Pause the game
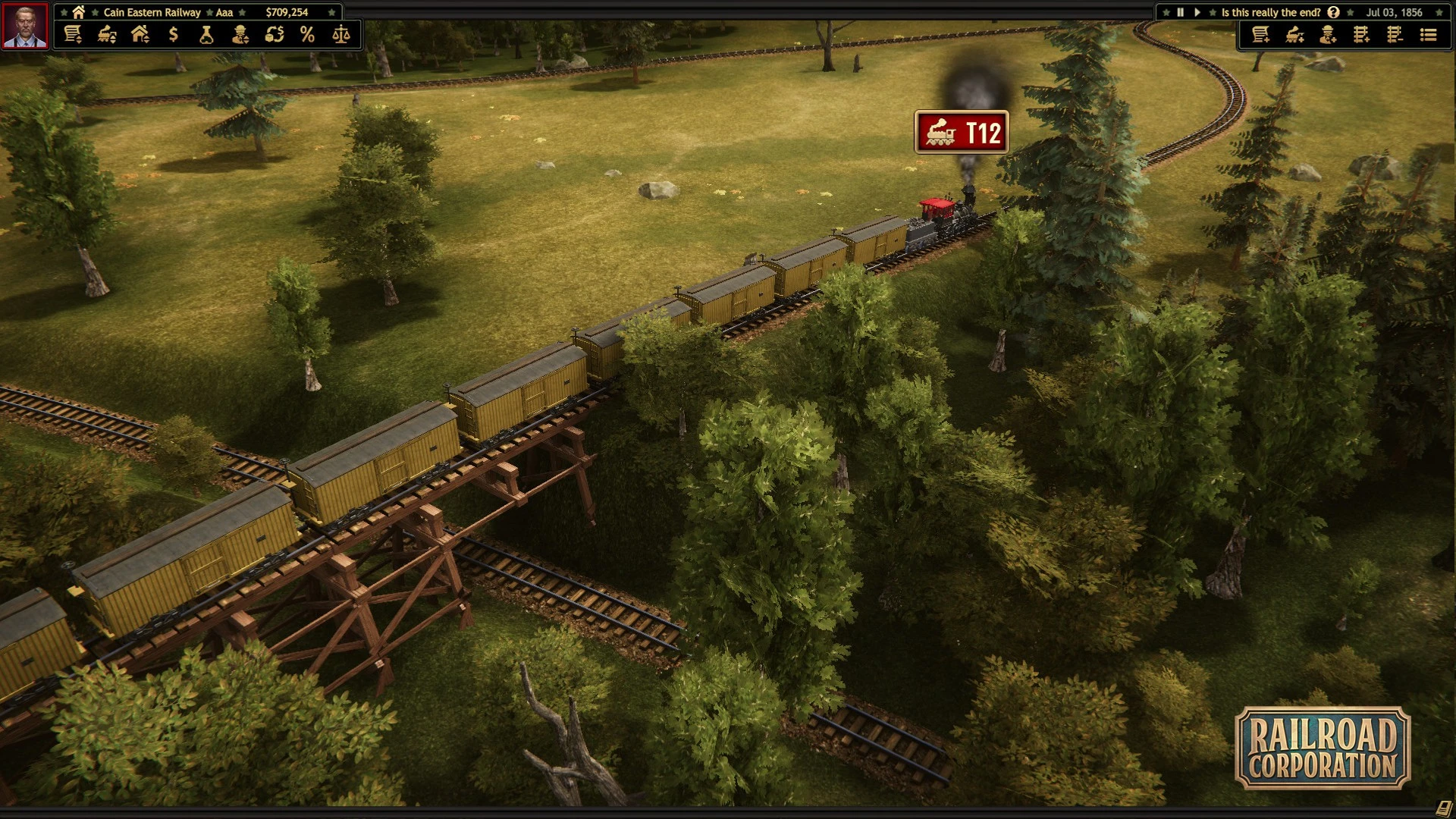The image size is (1456, 819). point(1180,12)
